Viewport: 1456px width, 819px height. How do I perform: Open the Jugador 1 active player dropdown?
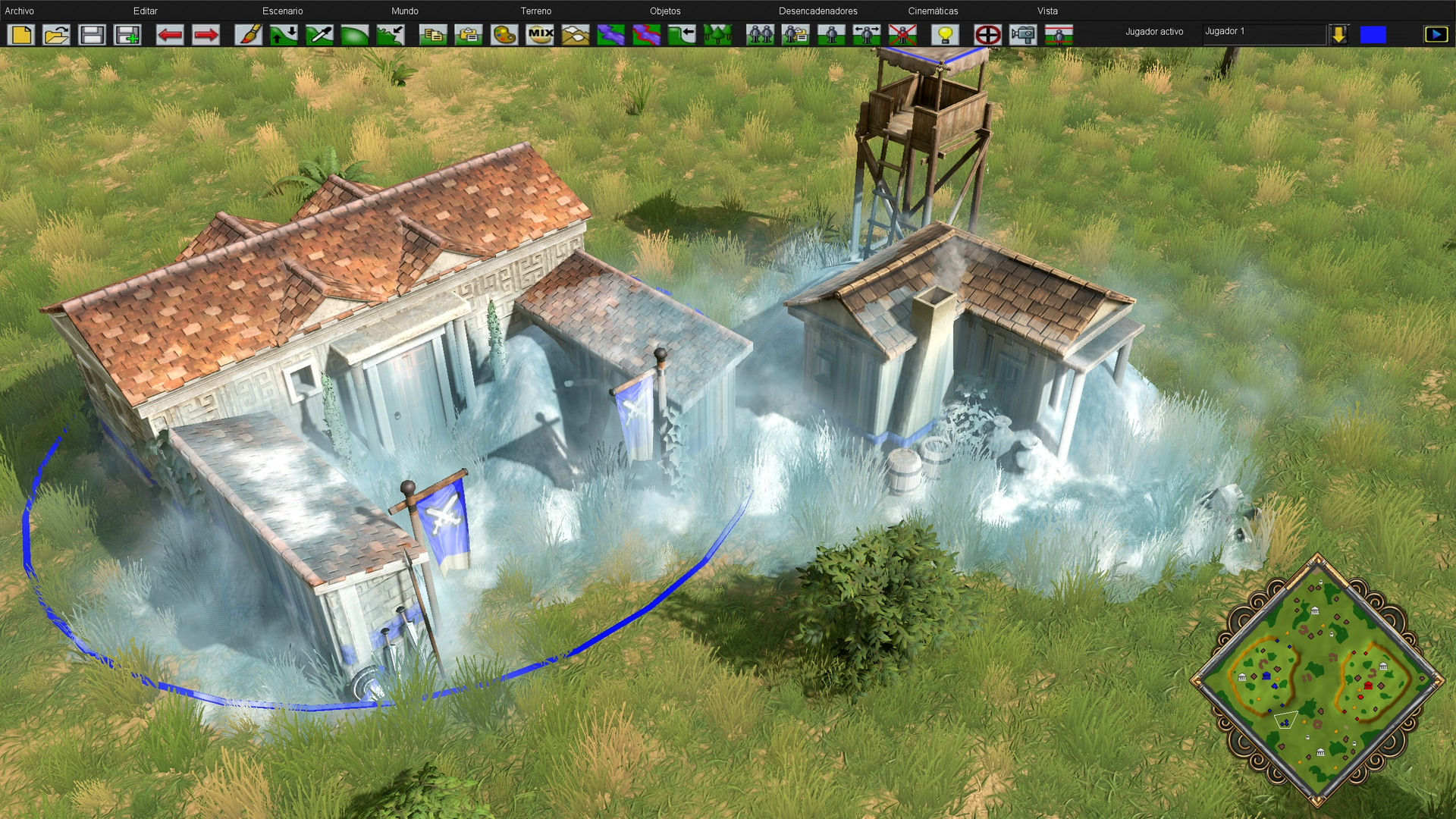[1338, 34]
